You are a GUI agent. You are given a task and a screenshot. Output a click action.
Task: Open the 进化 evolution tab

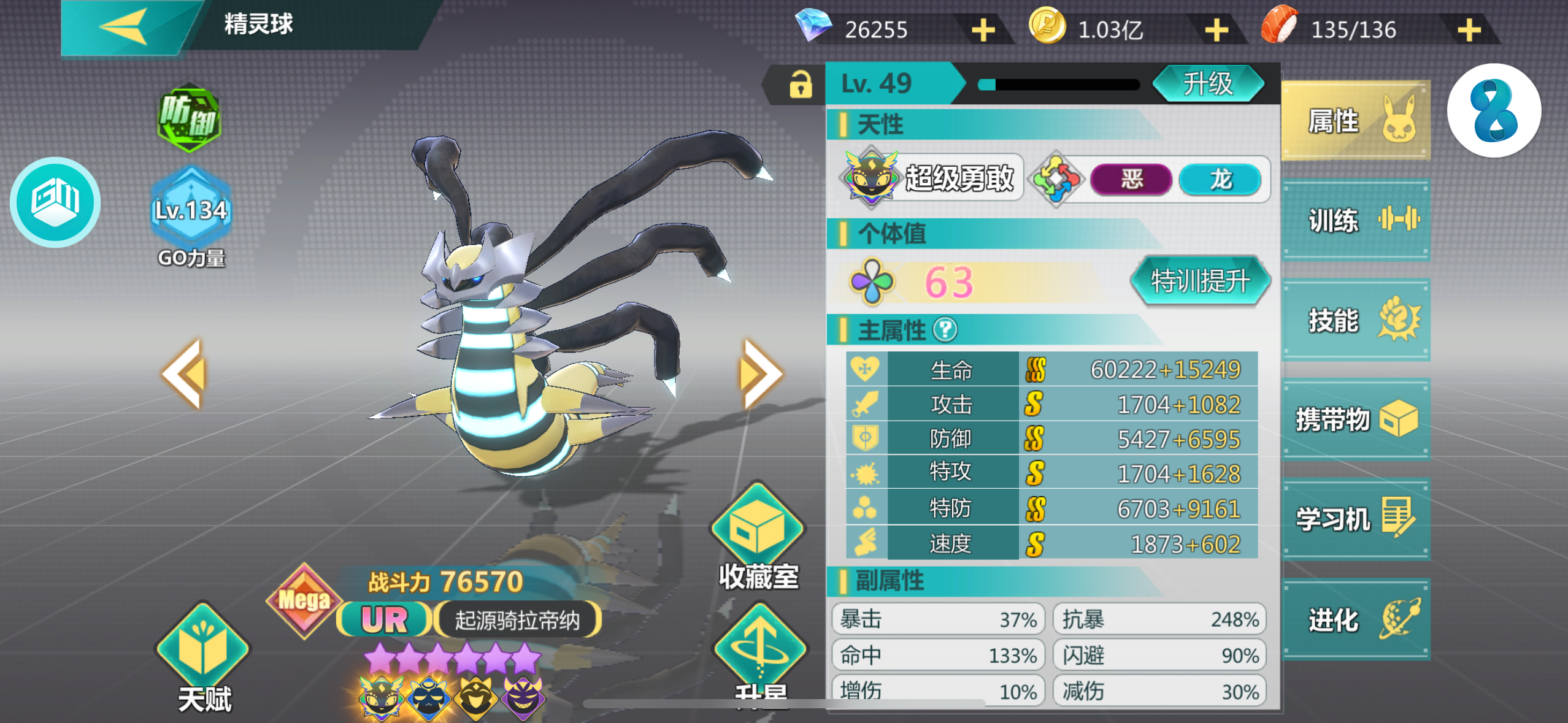tap(1356, 619)
